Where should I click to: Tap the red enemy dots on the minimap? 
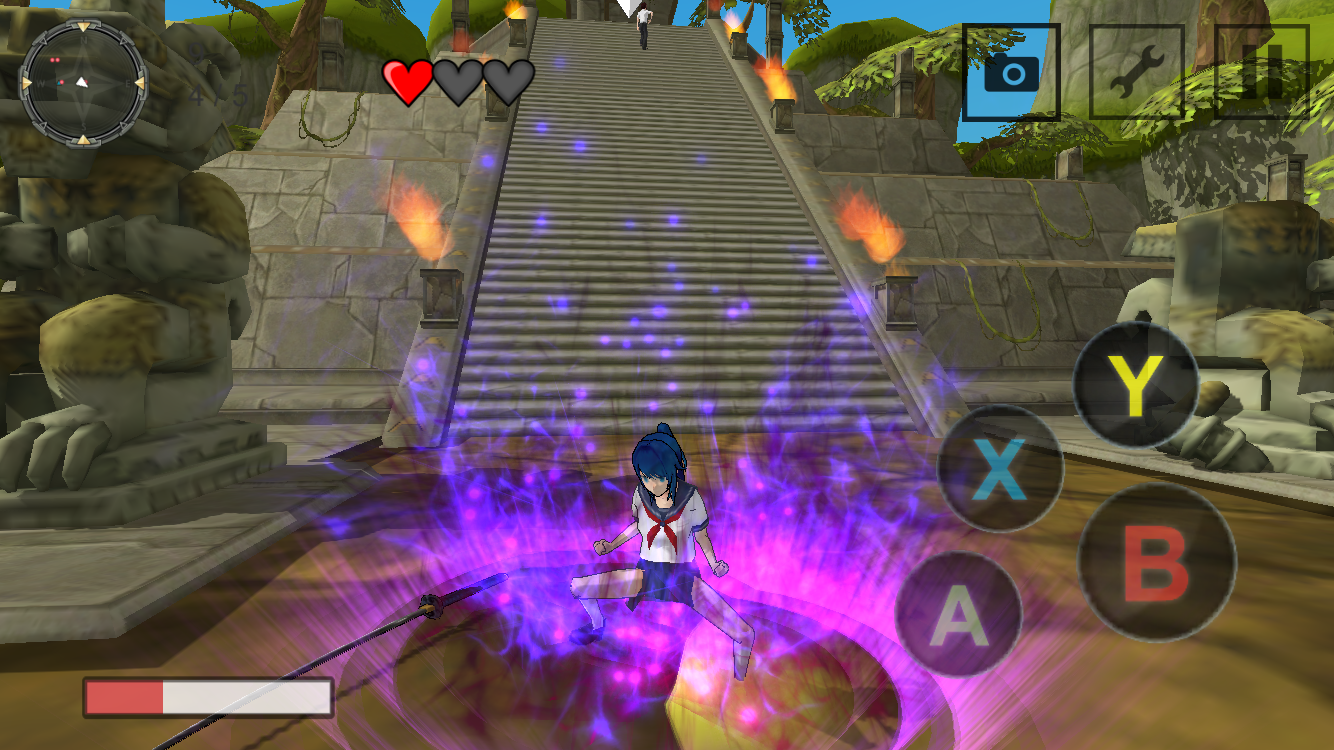click(x=55, y=60)
